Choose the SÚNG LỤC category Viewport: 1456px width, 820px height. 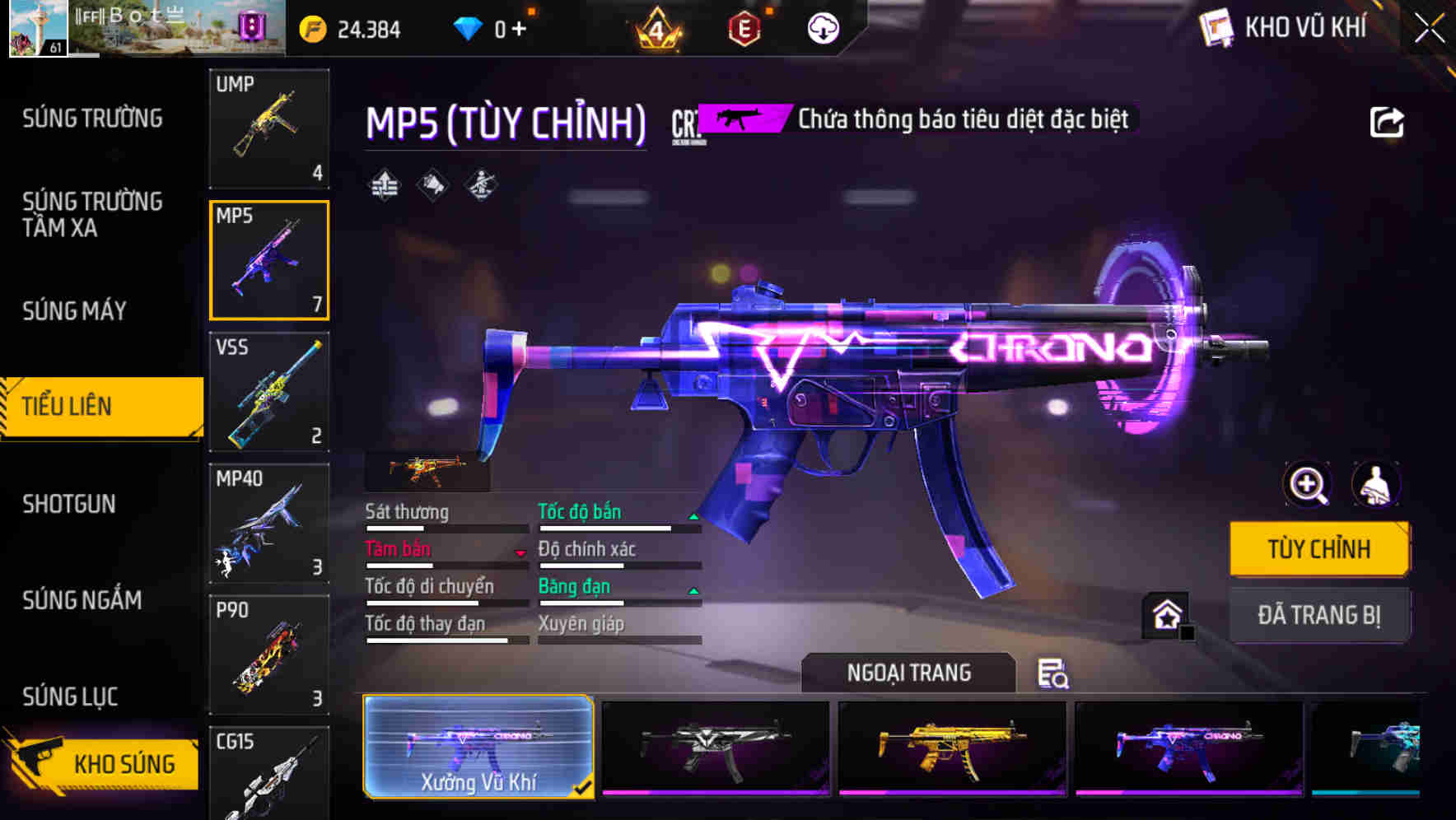[x=70, y=697]
